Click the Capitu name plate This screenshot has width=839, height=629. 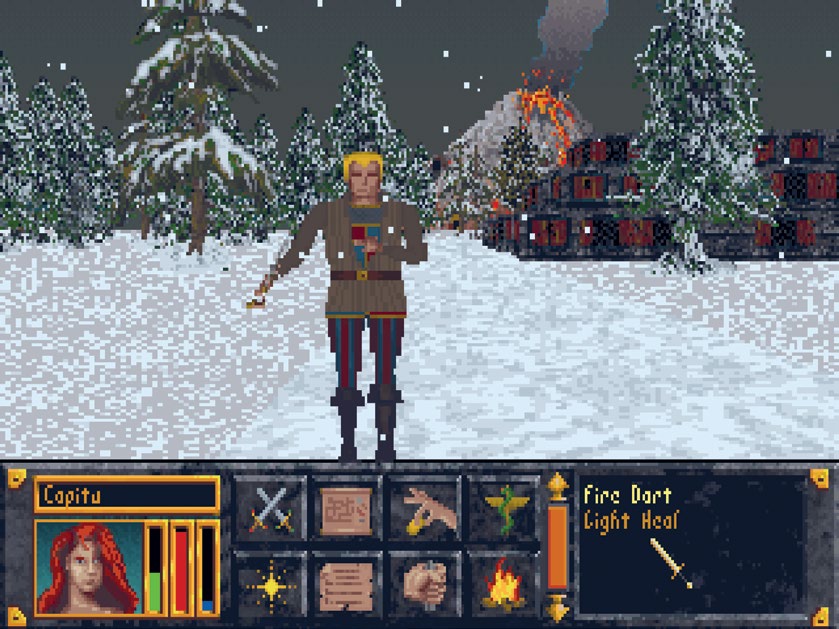(126, 494)
